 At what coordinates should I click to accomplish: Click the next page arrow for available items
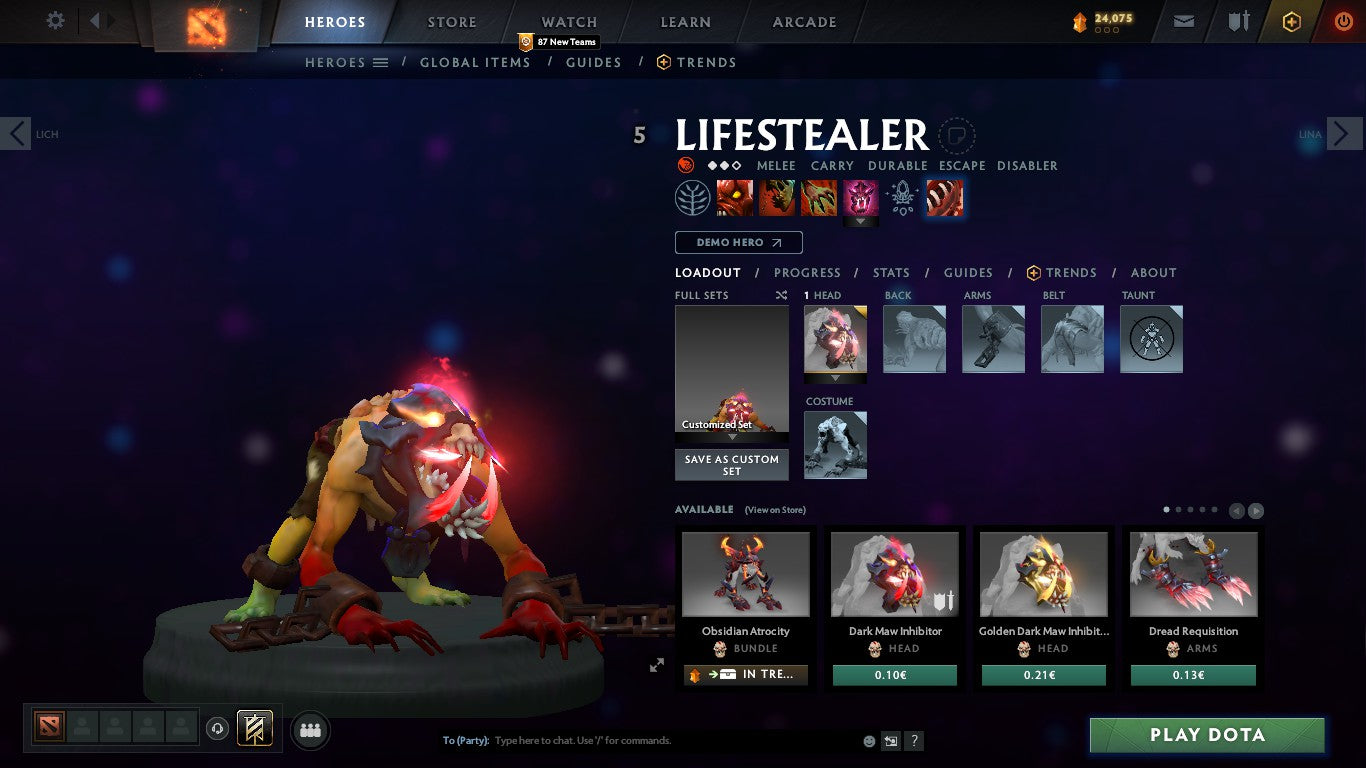coord(1256,509)
